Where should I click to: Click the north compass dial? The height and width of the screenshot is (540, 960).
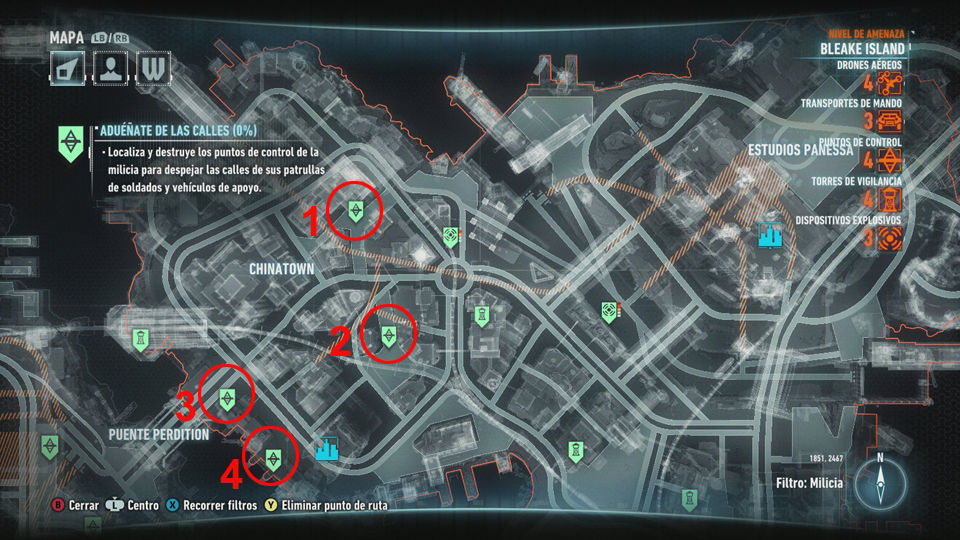tap(880, 483)
